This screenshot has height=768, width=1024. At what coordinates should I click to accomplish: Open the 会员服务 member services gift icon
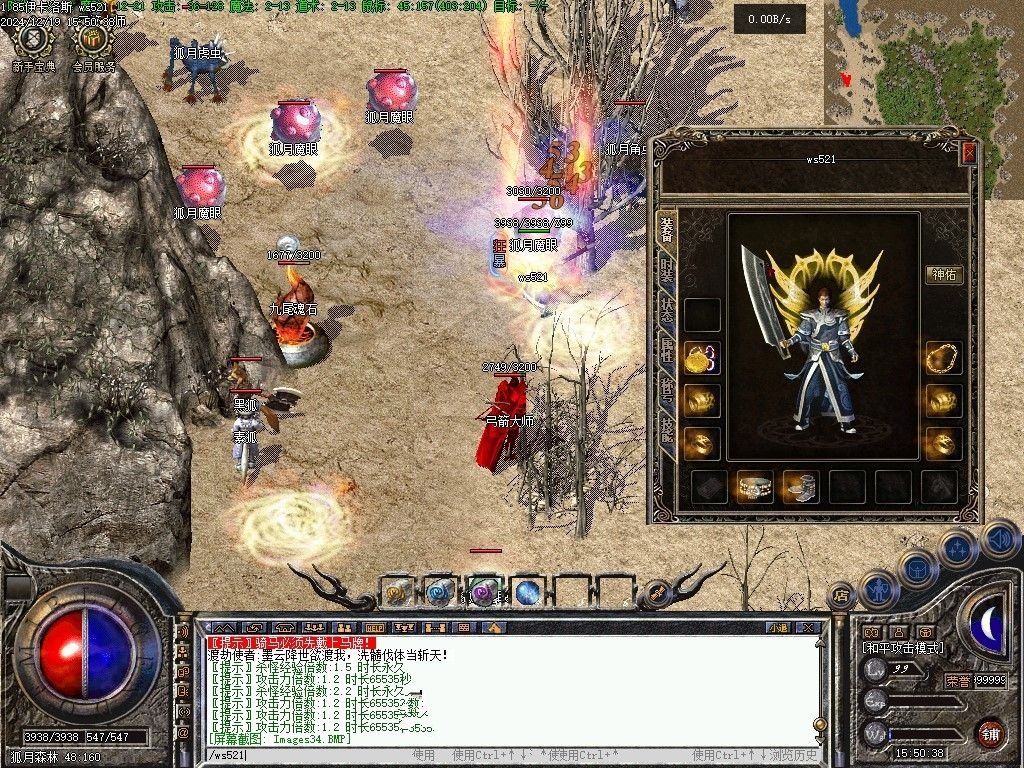pyautogui.click(x=94, y=47)
